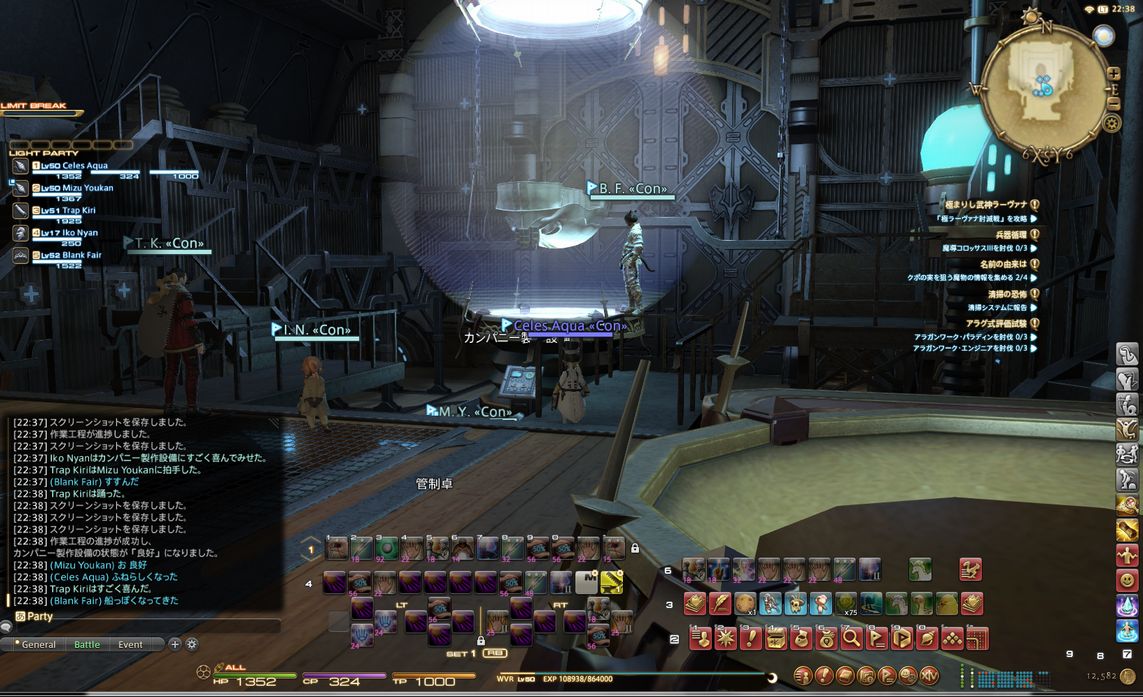
Task: Choose Blank Fair from party list
Action: click(x=70, y=255)
